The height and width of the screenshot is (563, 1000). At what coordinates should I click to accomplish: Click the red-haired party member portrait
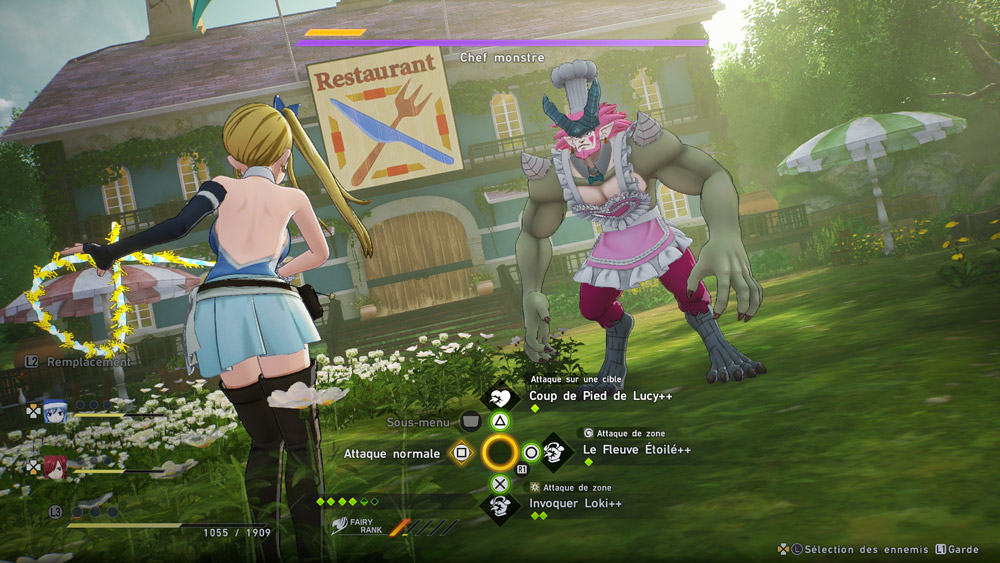pyautogui.click(x=55, y=467)
